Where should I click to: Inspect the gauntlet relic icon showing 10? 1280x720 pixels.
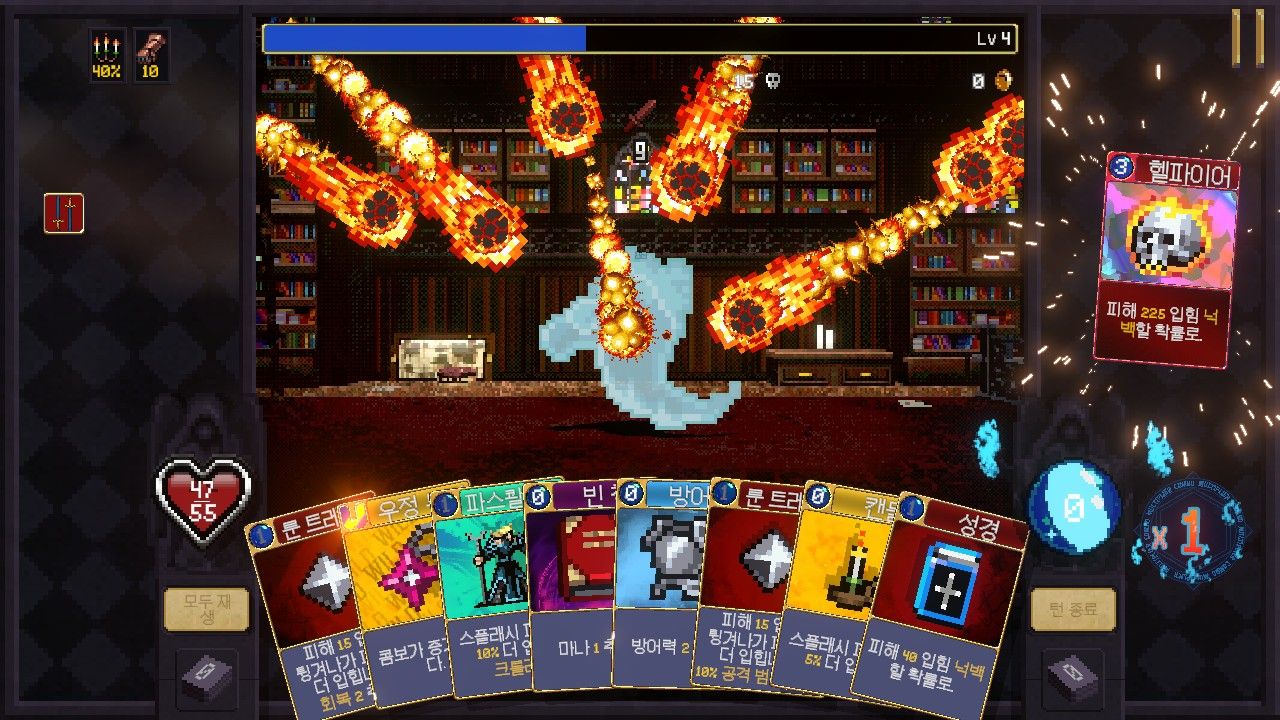click(152, 54)
